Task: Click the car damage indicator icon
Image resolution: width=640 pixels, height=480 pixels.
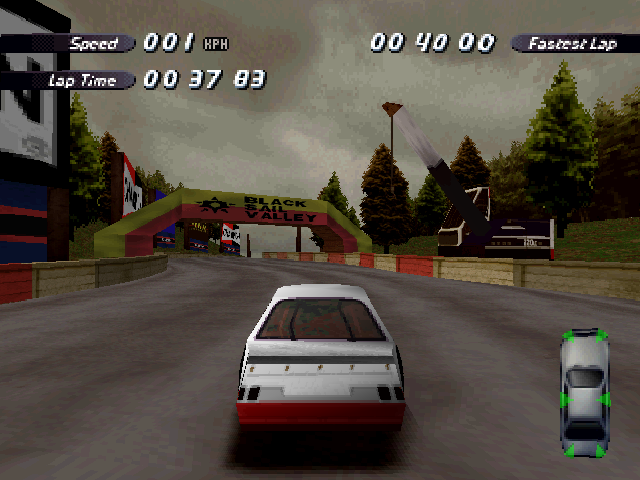Action: point(585,392)
